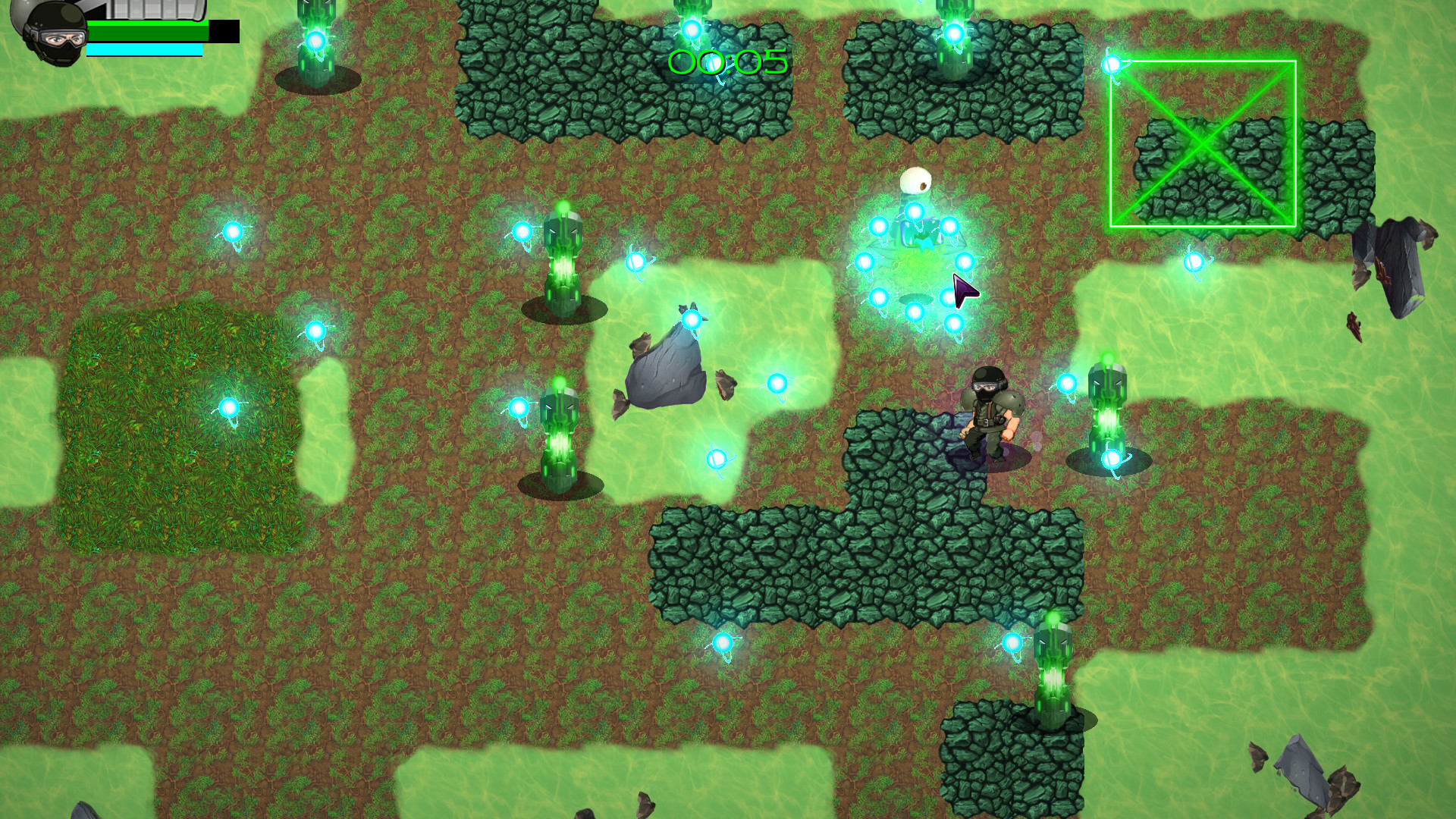The height and width of the screenshot is (819, 1456).
Task: Click the green health bar in the HUD
Action: click(148, 30)
